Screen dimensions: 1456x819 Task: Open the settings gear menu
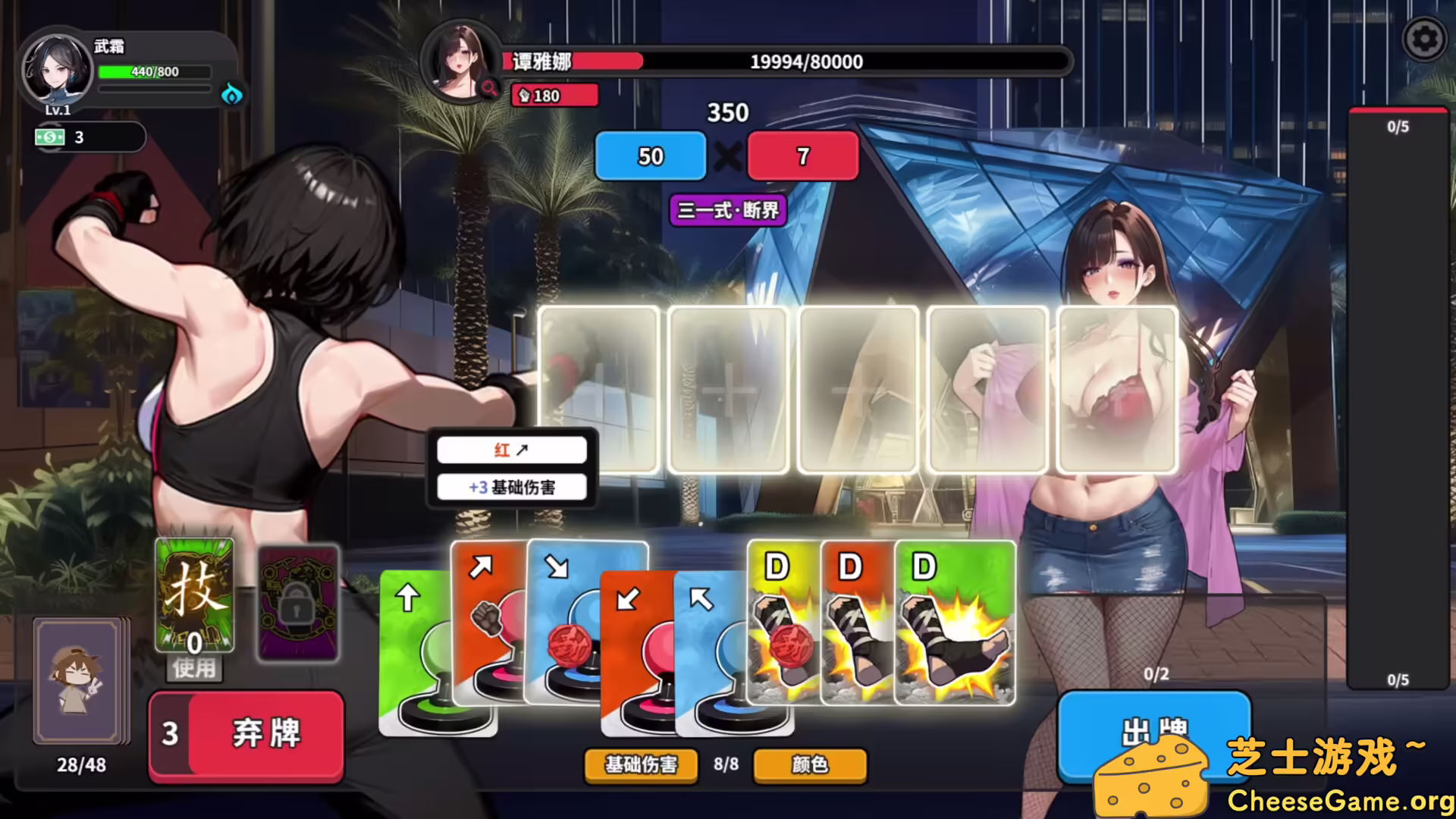(x=1424, y=36)
